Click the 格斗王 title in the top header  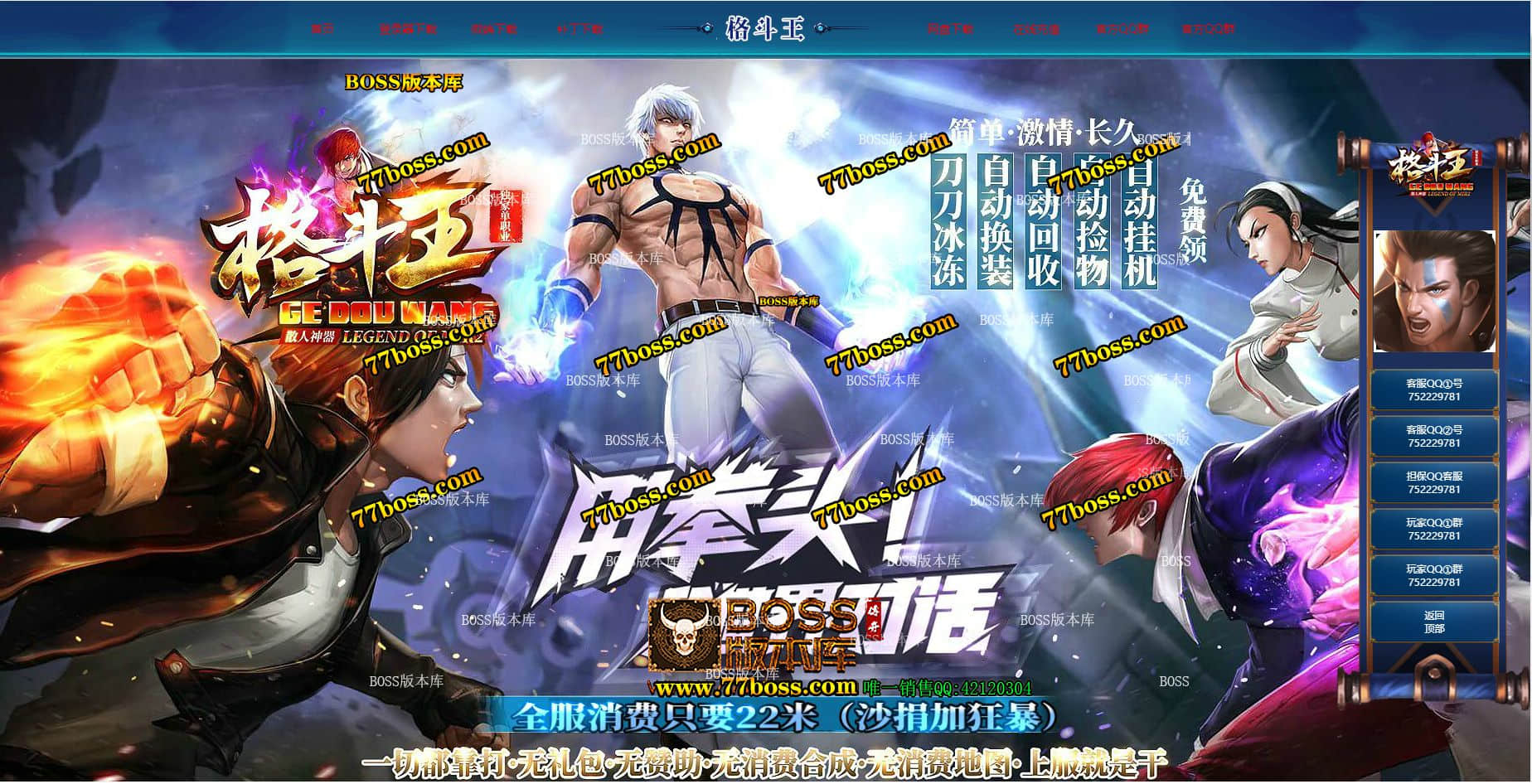pos(765,27)
